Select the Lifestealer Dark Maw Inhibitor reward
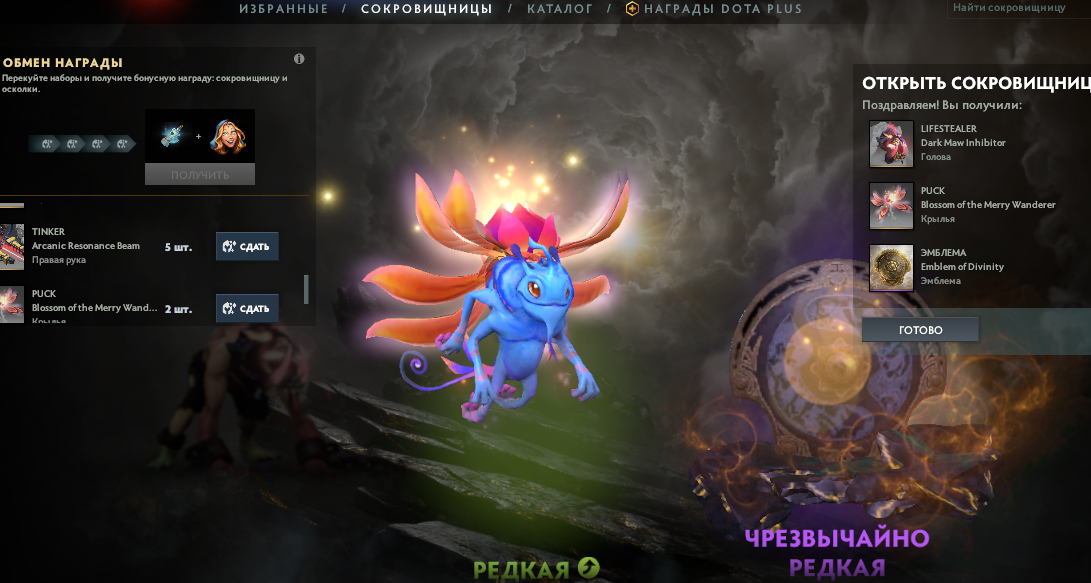The image size is (1091, 583). (x=891, y=143)
